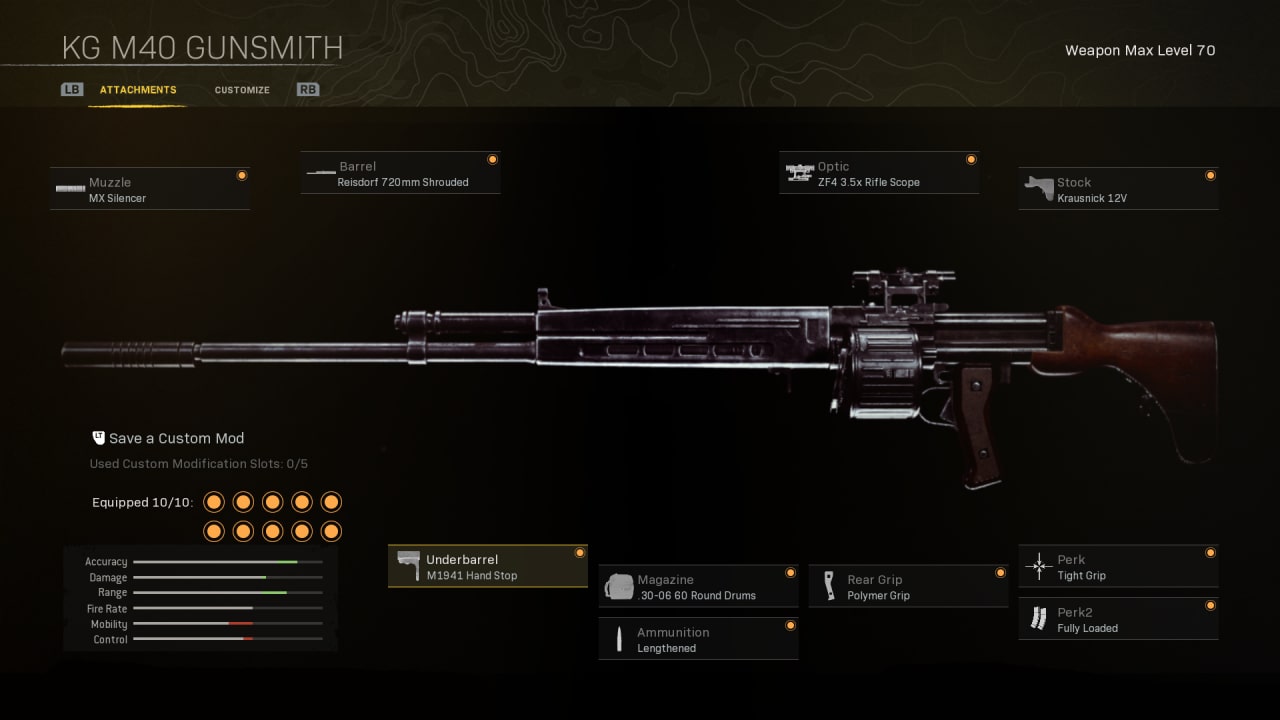
Task: Switch to the Customize tab
Action: (x=241, y=89)
